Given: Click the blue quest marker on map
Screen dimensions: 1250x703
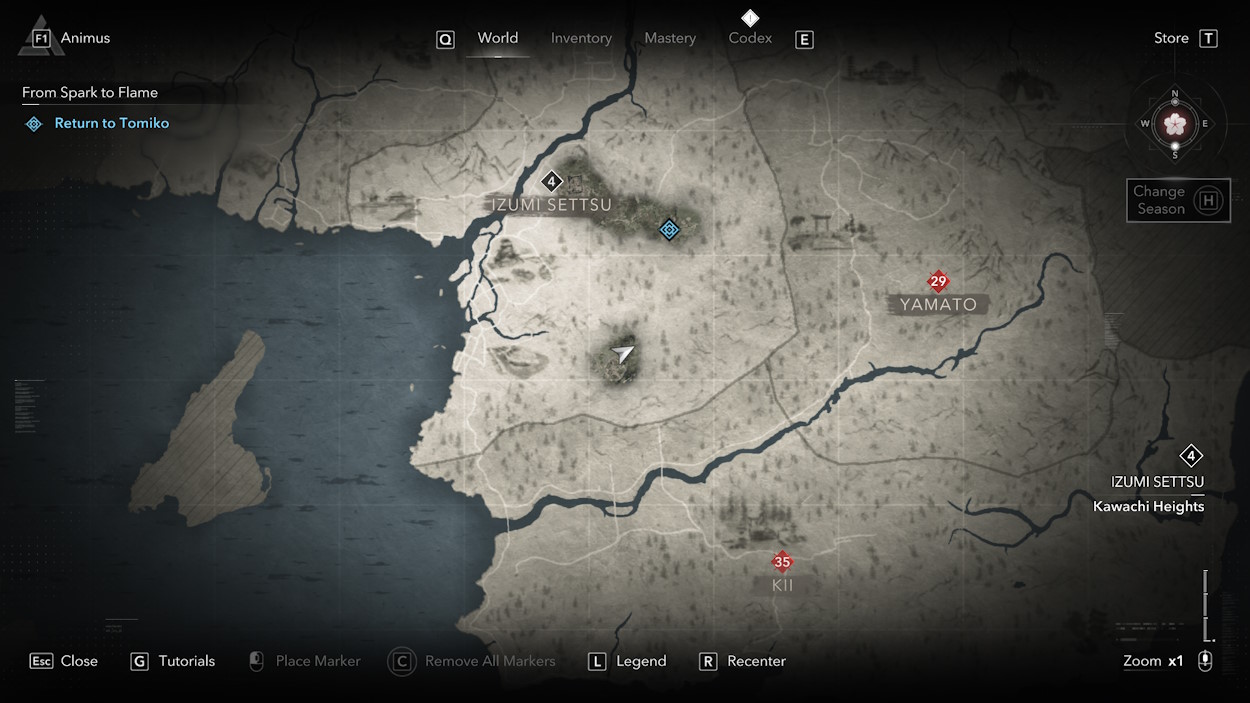Looking at the screenshot, I should (x=670, y=230).
